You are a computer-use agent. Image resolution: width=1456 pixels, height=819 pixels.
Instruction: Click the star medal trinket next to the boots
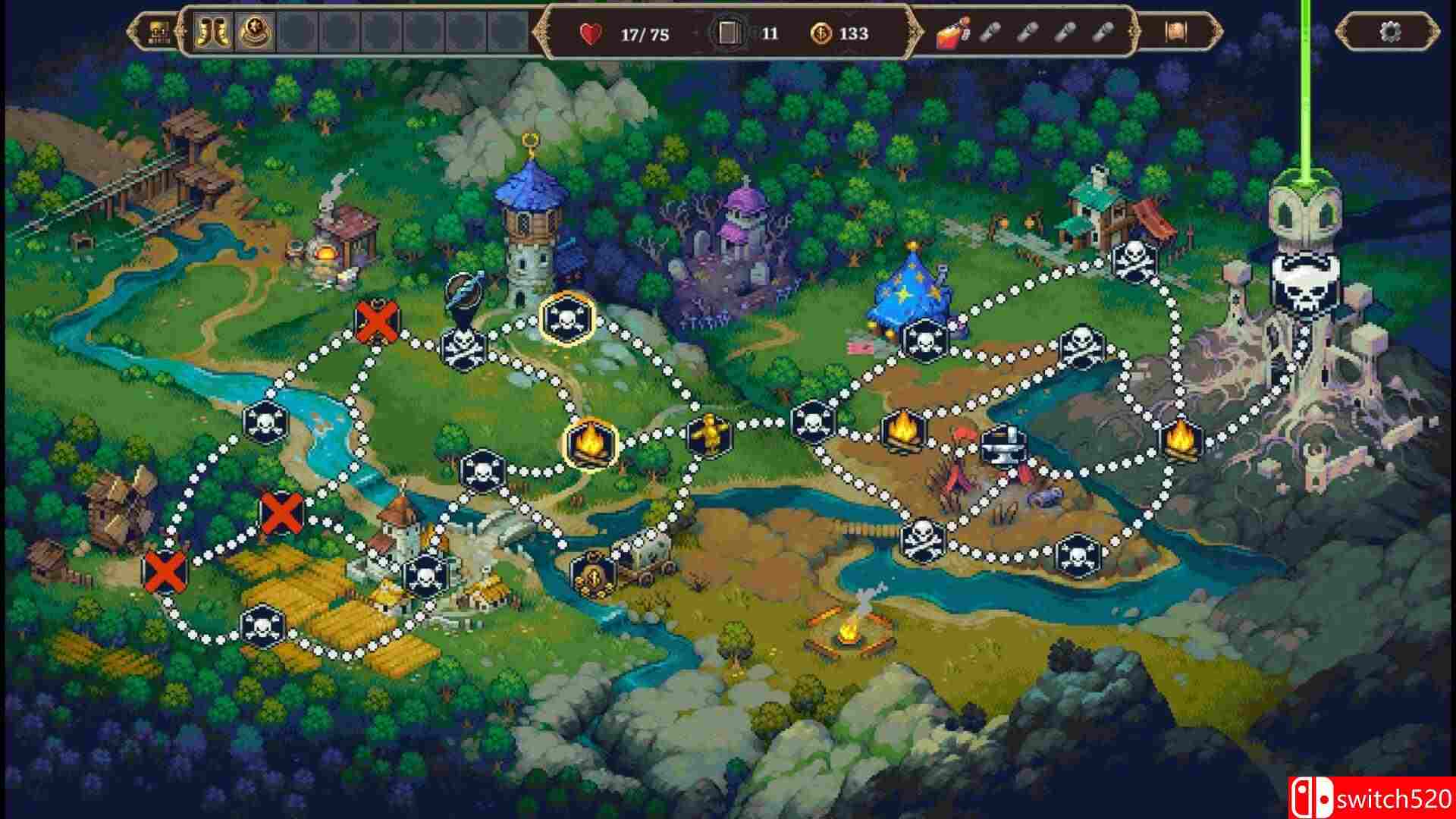click(x=256, y=32)
